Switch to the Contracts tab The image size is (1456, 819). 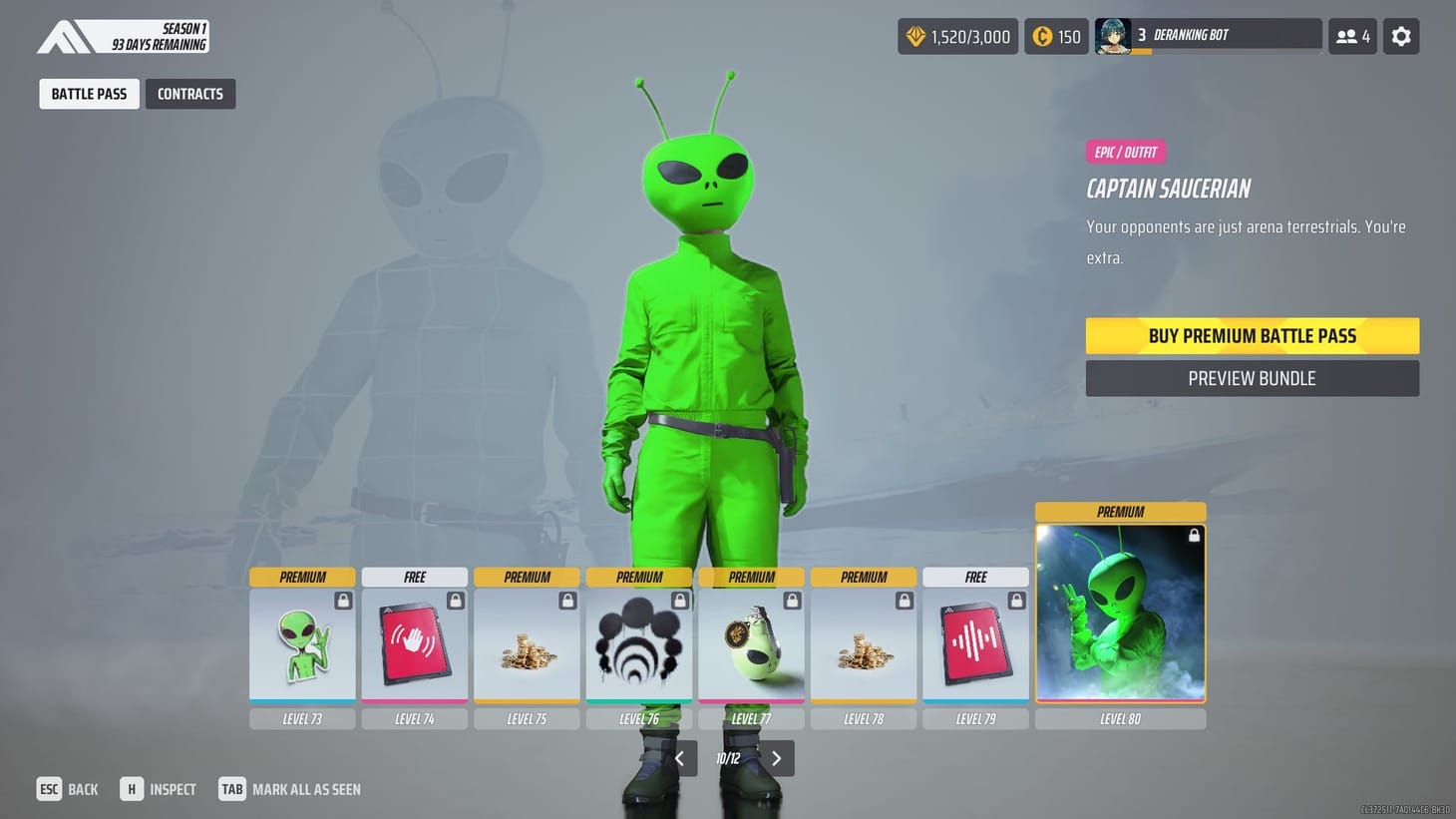tap(190, 93)
